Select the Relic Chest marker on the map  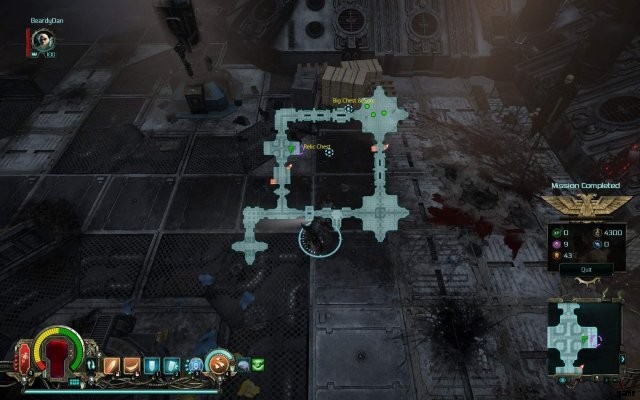[x=292, y=150]
